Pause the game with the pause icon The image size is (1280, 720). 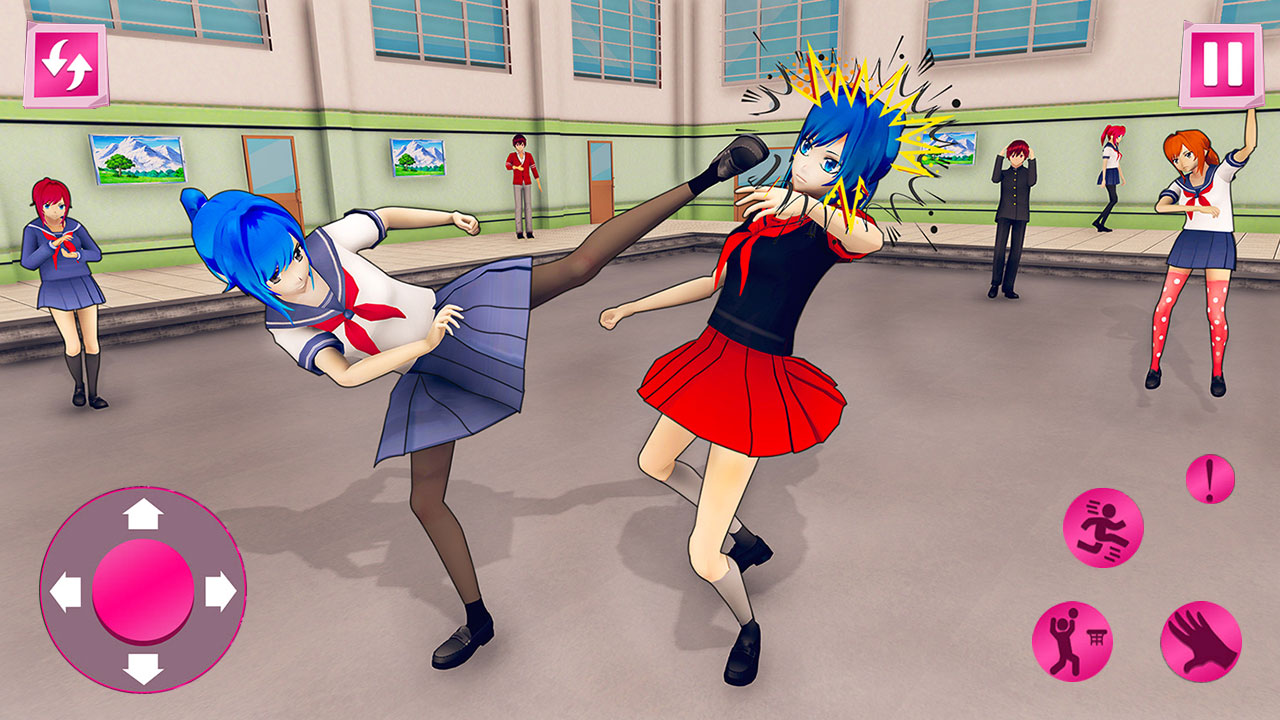[x=1218, y=62]
